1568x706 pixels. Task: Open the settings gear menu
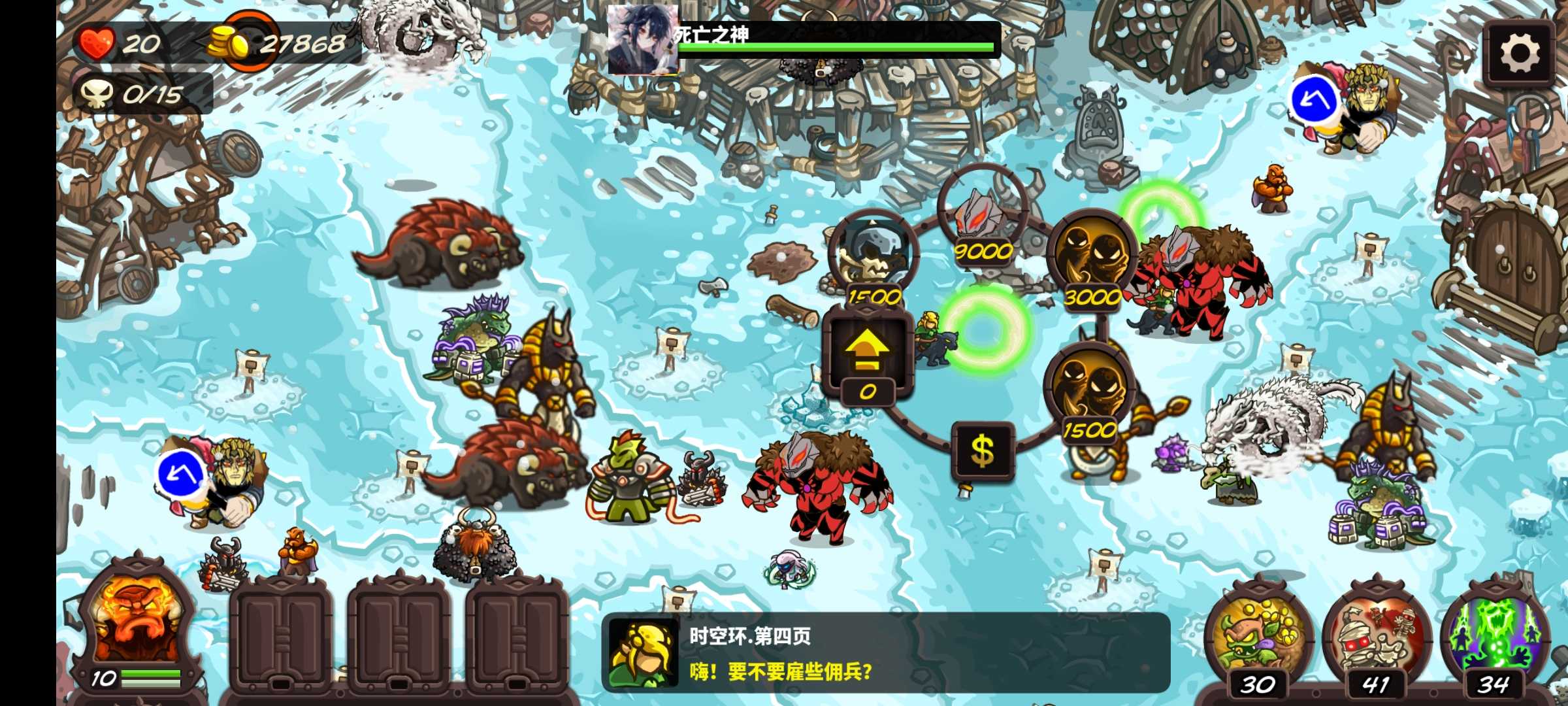[x=1519, y=54]
